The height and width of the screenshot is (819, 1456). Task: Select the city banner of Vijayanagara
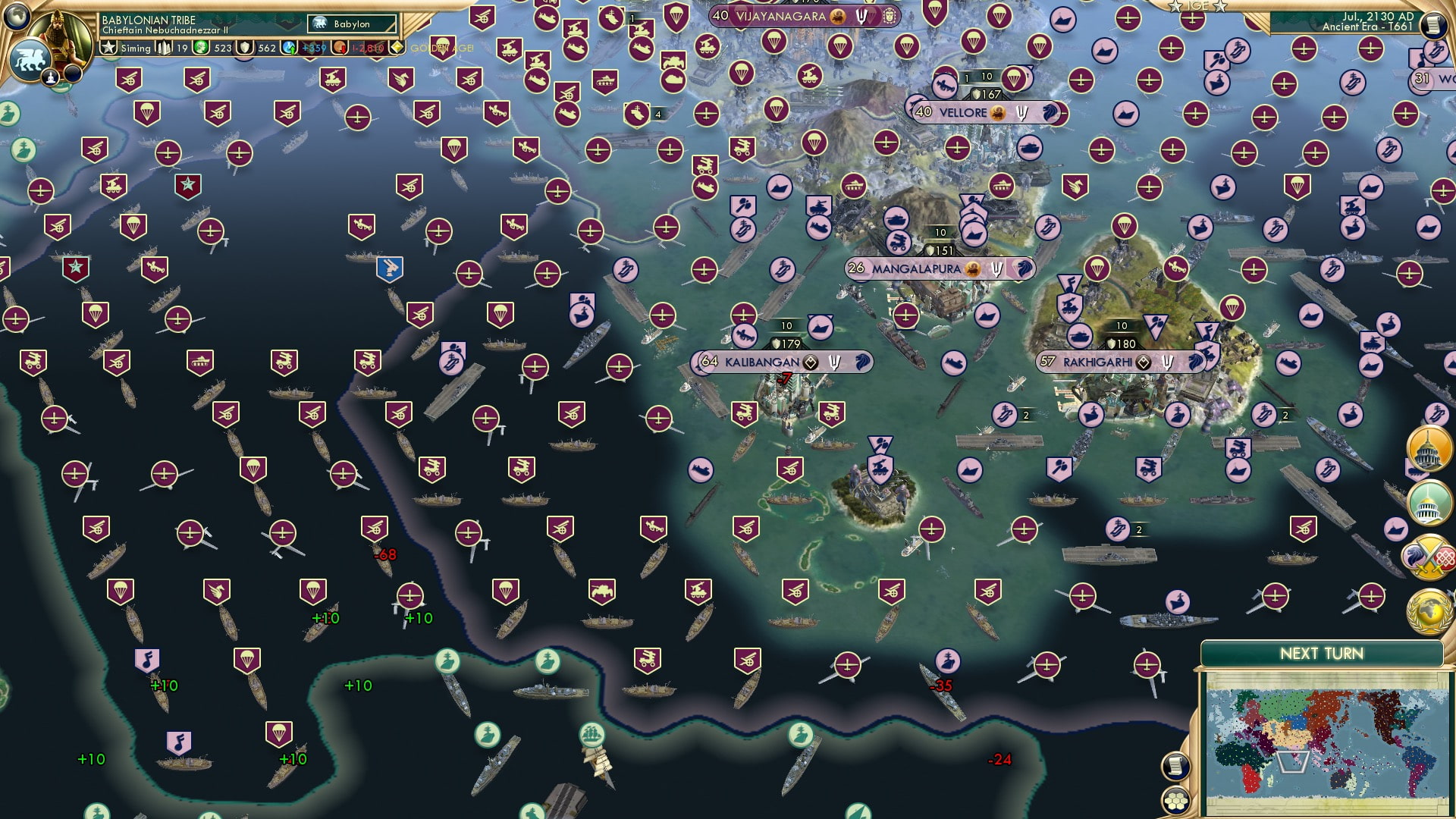(781, 14)
